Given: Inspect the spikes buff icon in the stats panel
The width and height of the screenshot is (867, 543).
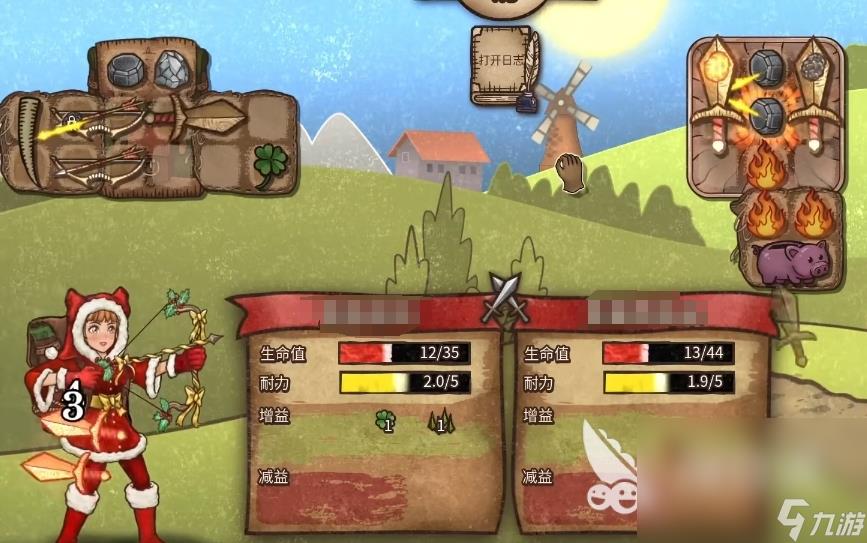Looking at the screenshot, I should coord(439,421).
